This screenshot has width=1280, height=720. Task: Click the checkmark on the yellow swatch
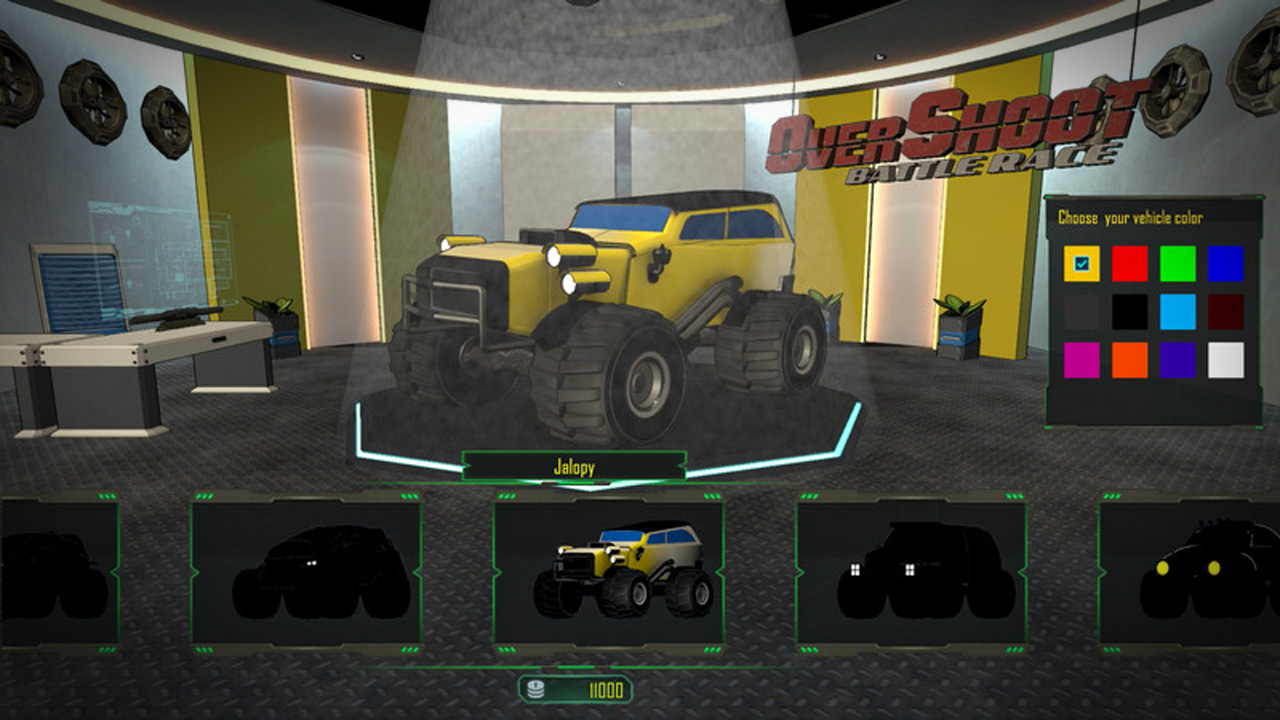(x=1082, y=263)
